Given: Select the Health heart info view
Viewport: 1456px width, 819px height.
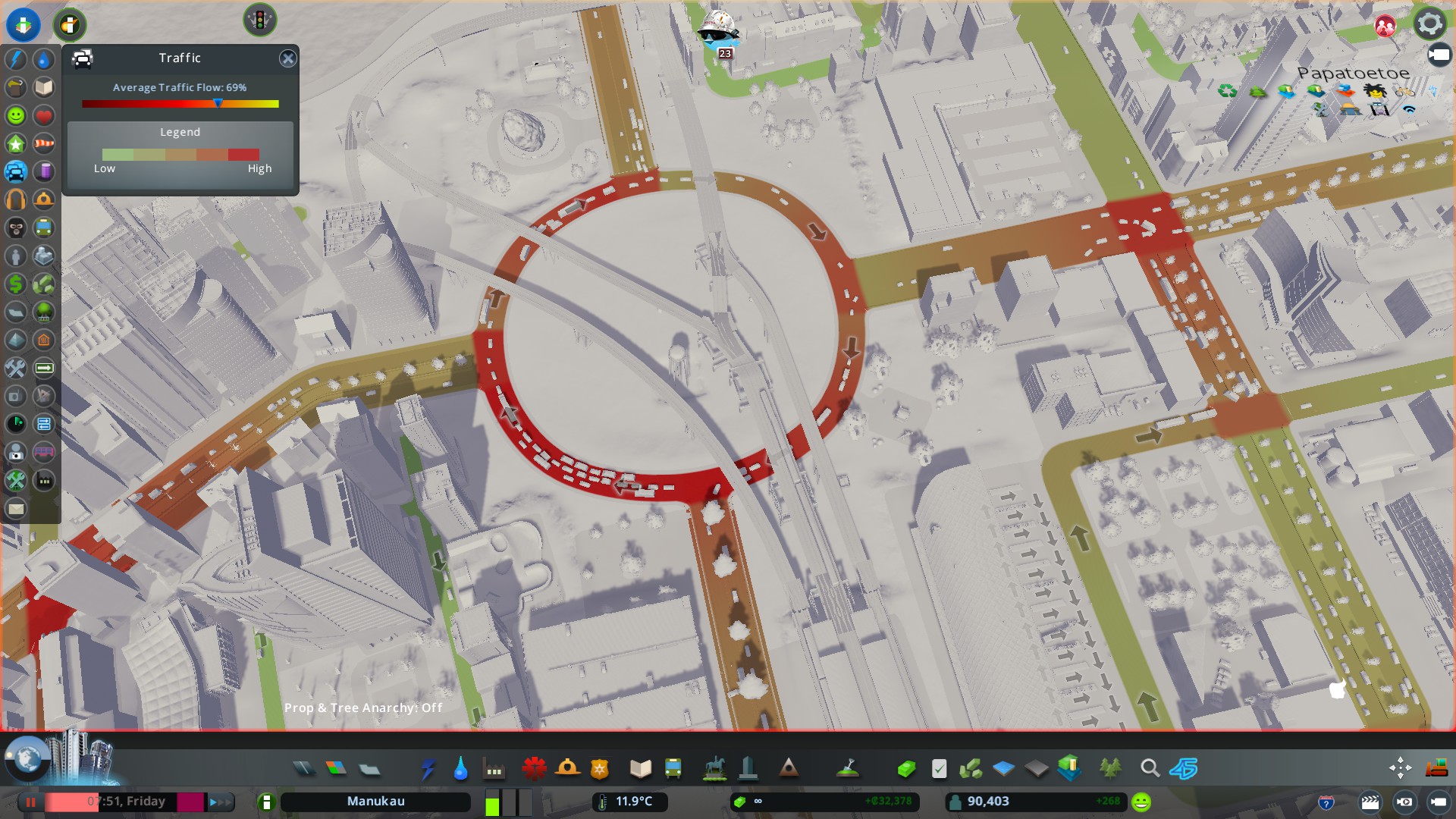Looking at the screenshot, I should point(44,116).
